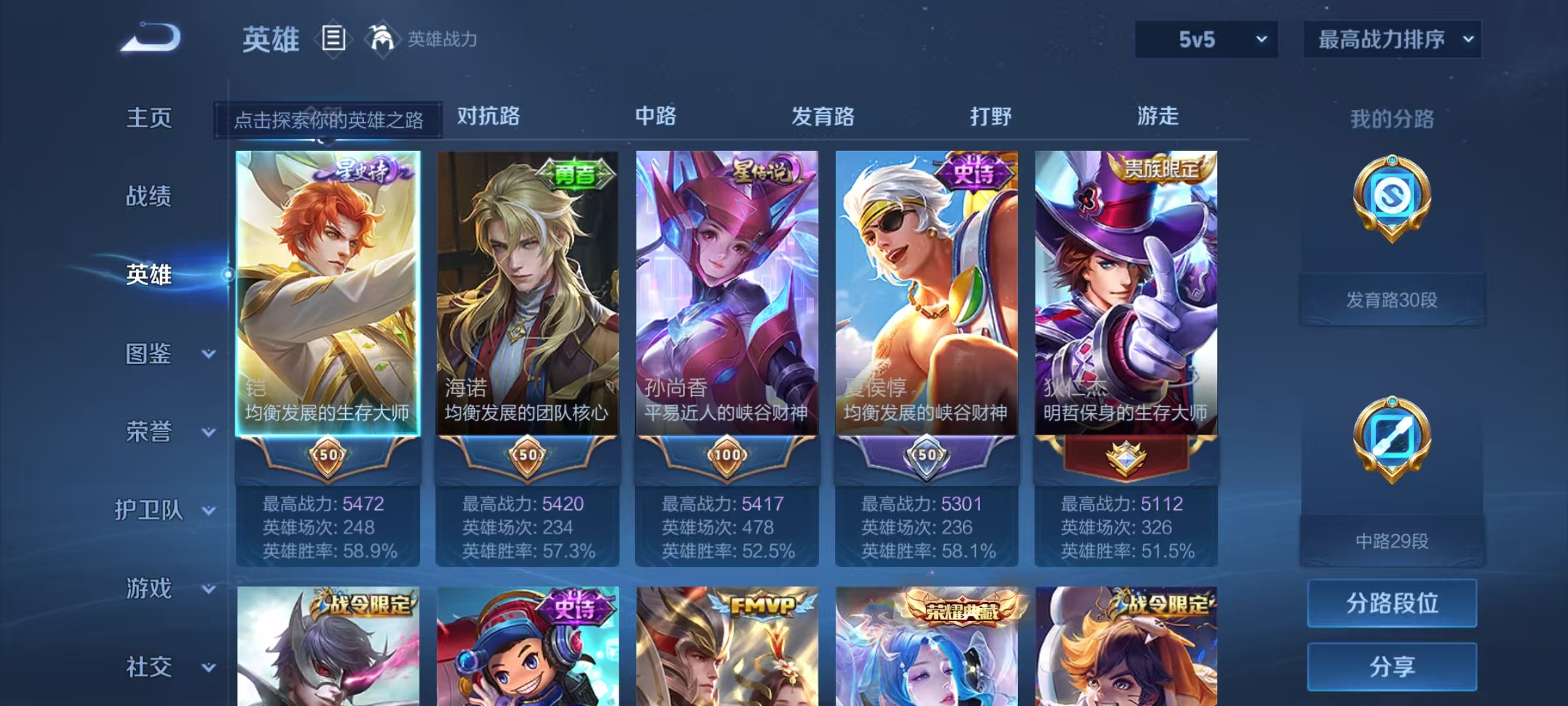Click the 英雄战力 pennant icon
Viewport: 1568px width, 706px height.
click(384, 38)
